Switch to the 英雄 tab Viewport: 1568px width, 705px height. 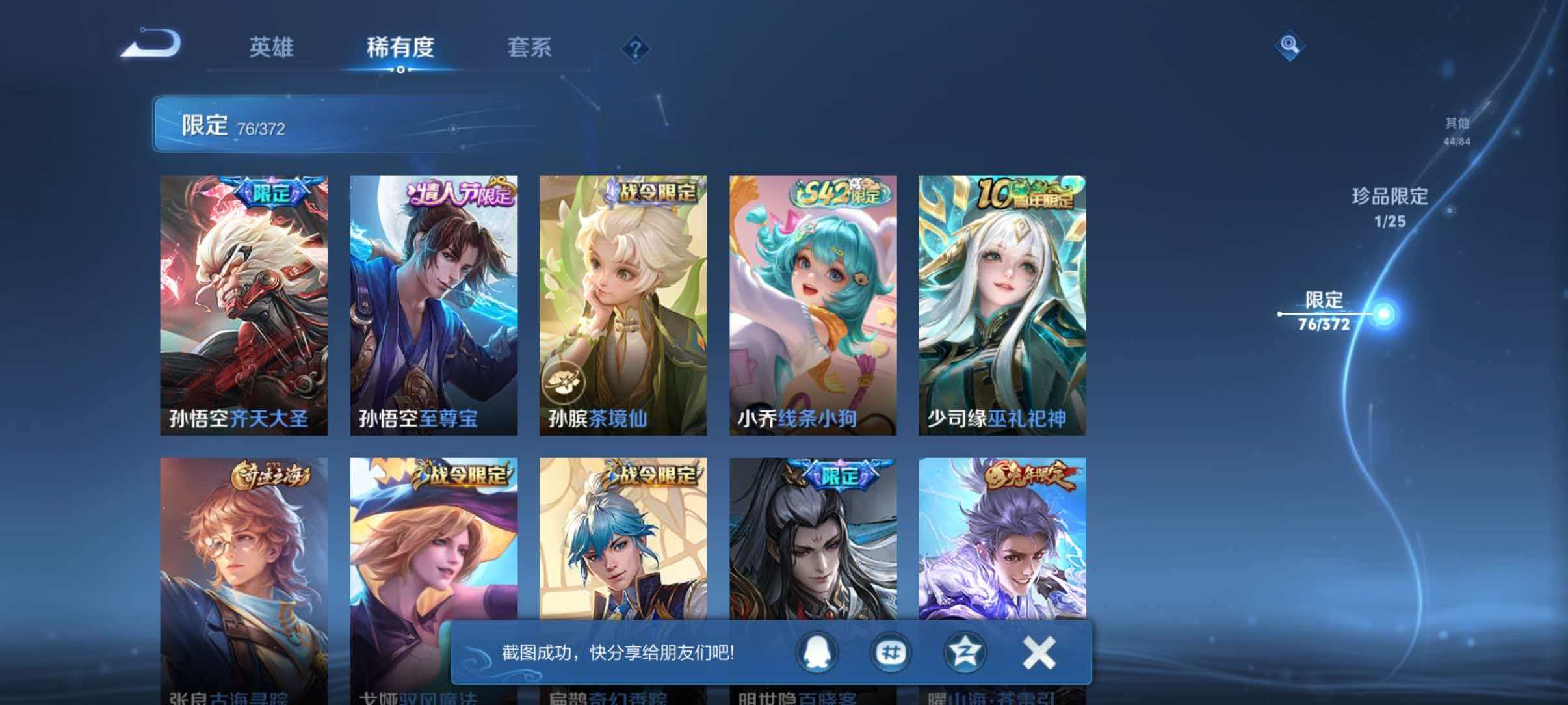coord(272,48)
